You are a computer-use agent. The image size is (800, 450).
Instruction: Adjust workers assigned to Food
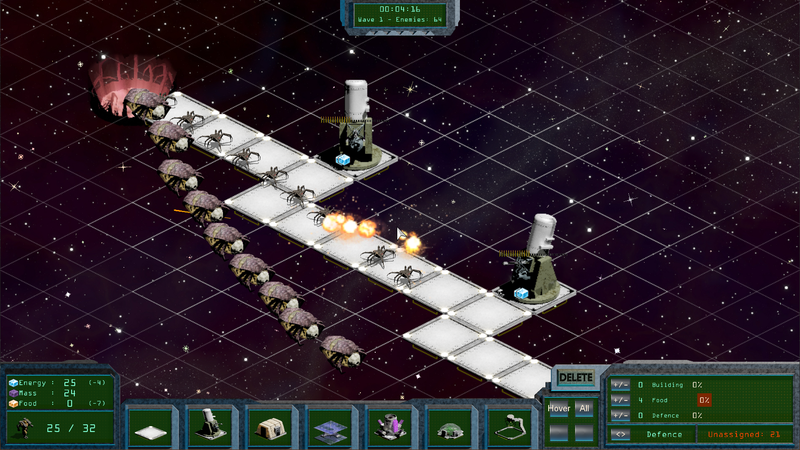pyautogui.click(x=620, y=400)
